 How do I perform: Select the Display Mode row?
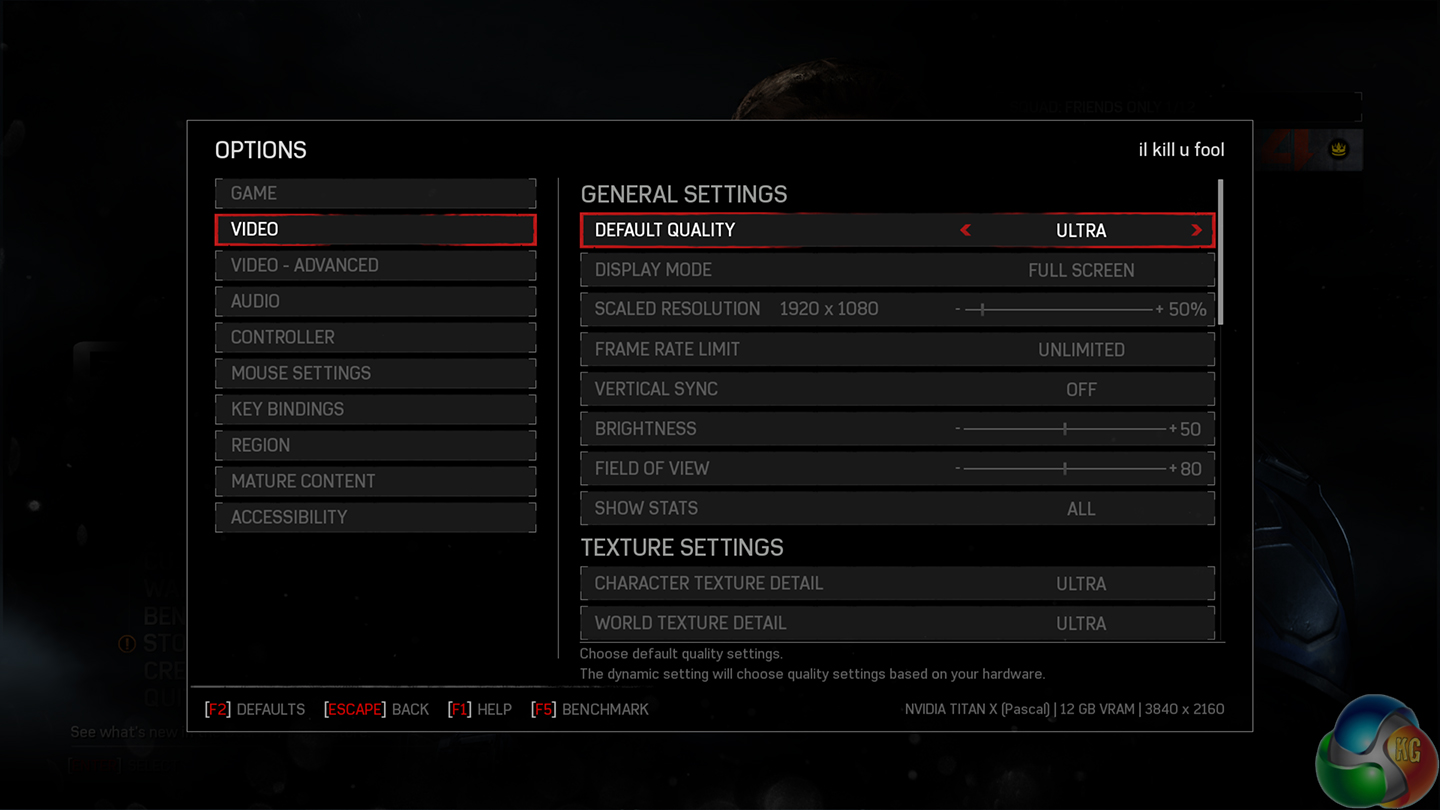click(897, 270)
